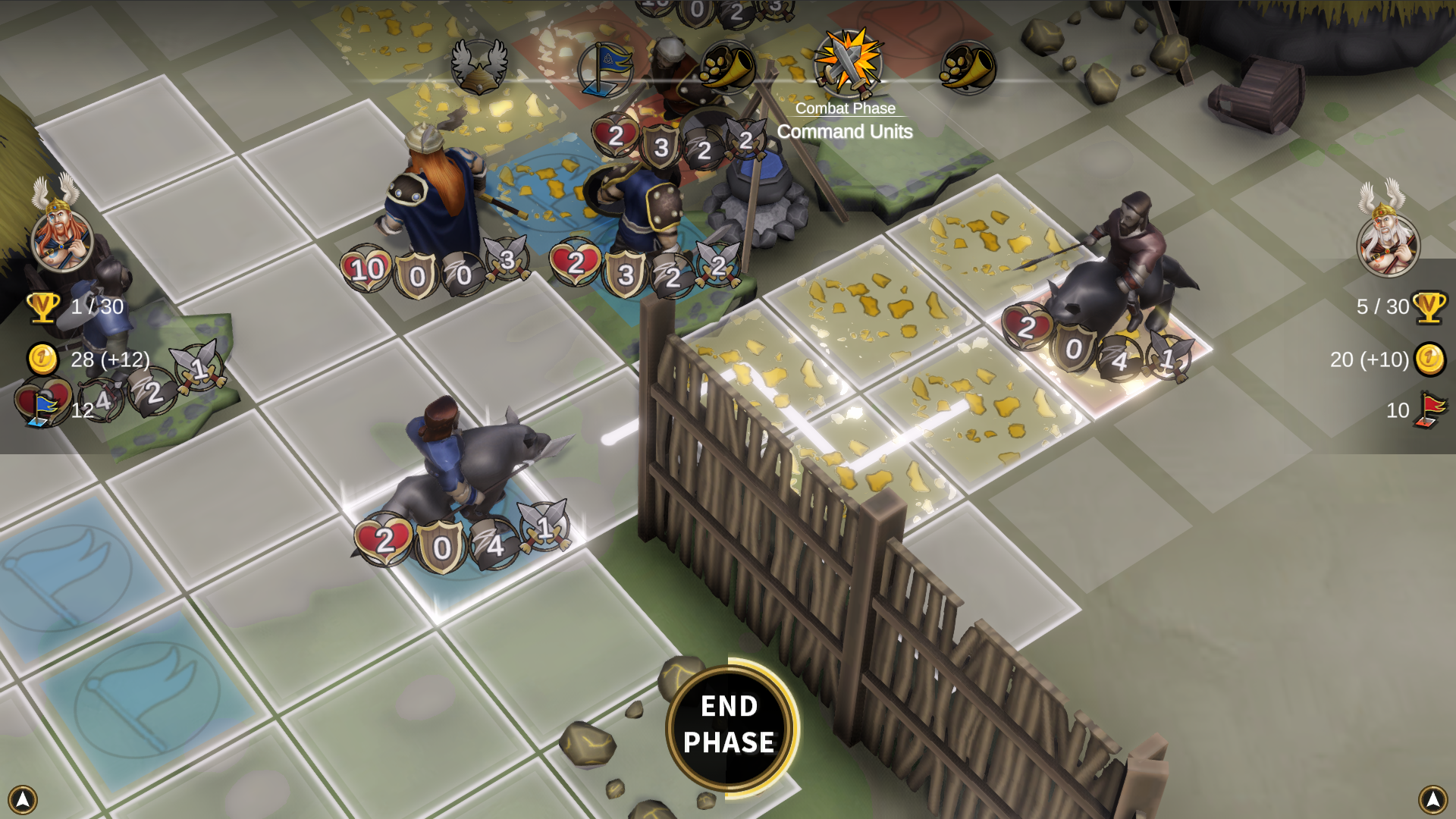Click the winged helmet phase icon
This screenshot has width=1456, height=819.
pyautogui.click(x=479, y=67)
